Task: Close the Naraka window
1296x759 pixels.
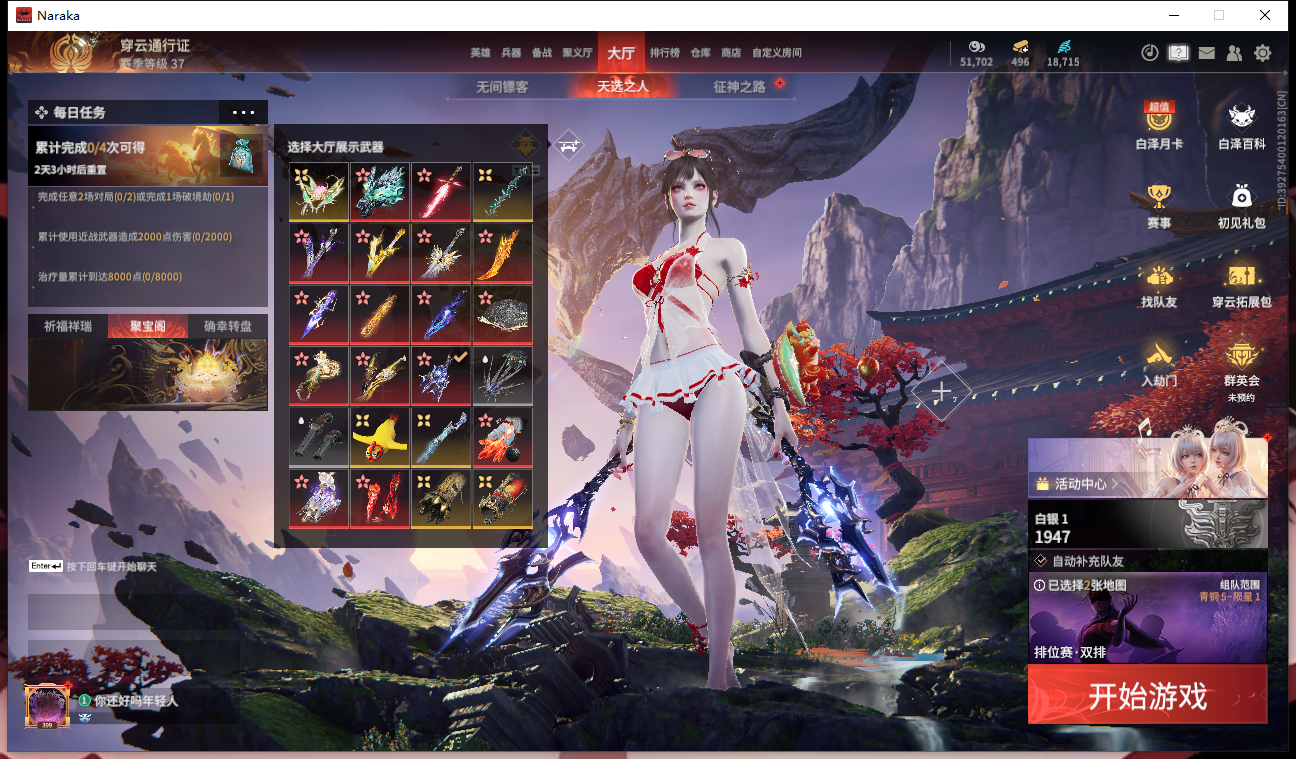Action: pyautogui.click(x=1265, y=15)
